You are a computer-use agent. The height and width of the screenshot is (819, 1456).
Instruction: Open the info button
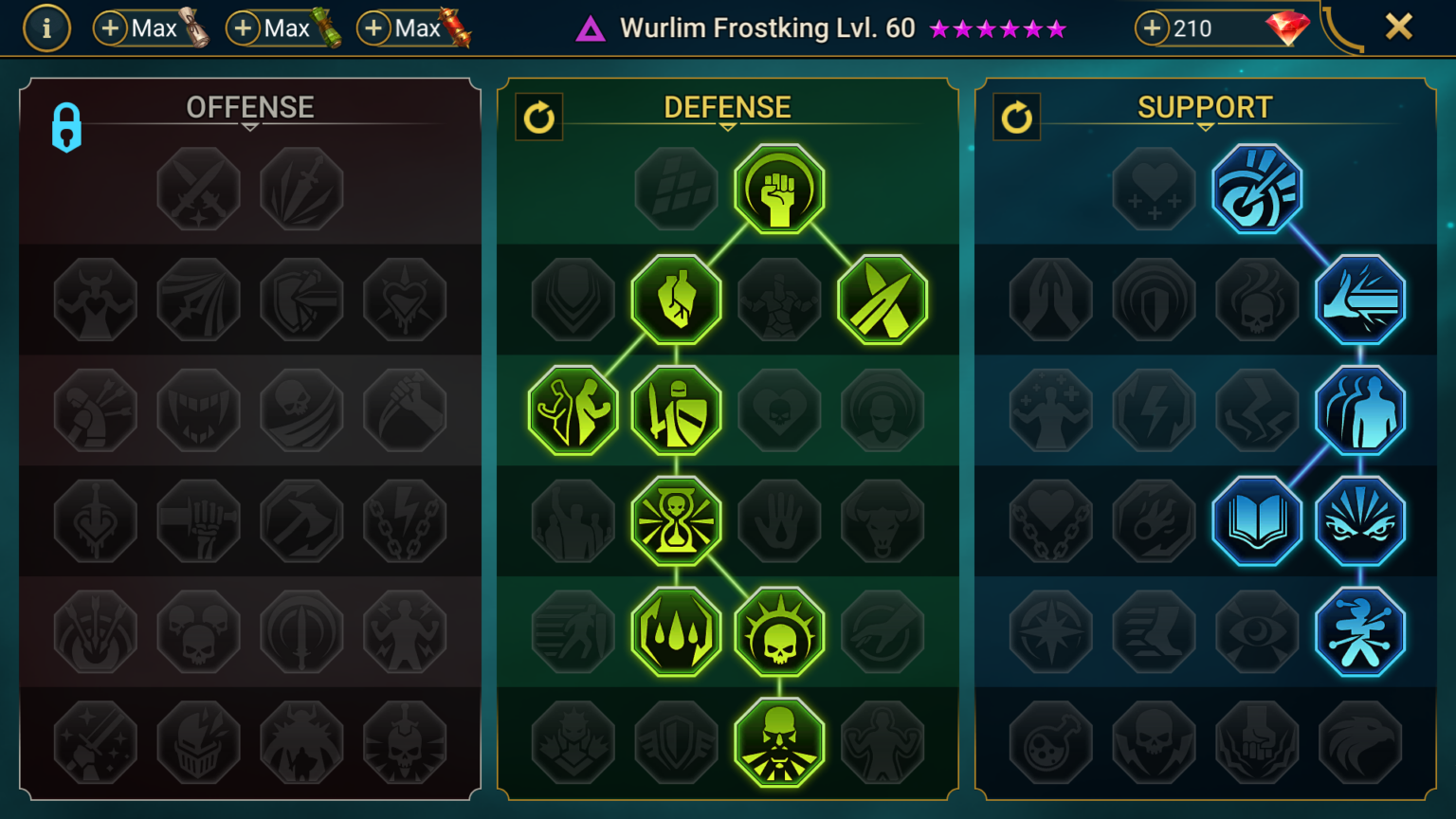click(x=46, y=28)
